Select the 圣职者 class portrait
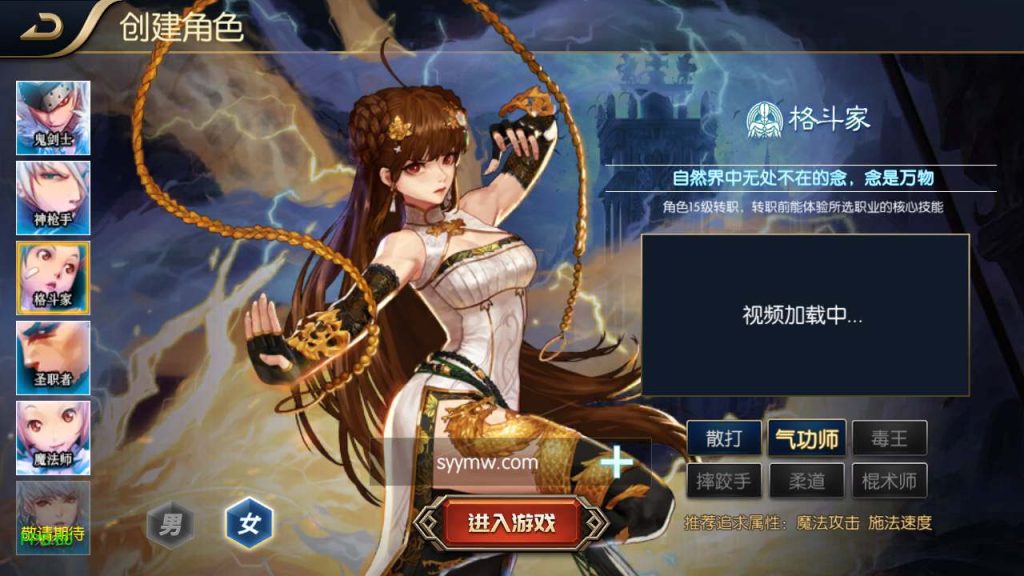The height and width of the screenshot is (576, 1024). pos(53,357)
